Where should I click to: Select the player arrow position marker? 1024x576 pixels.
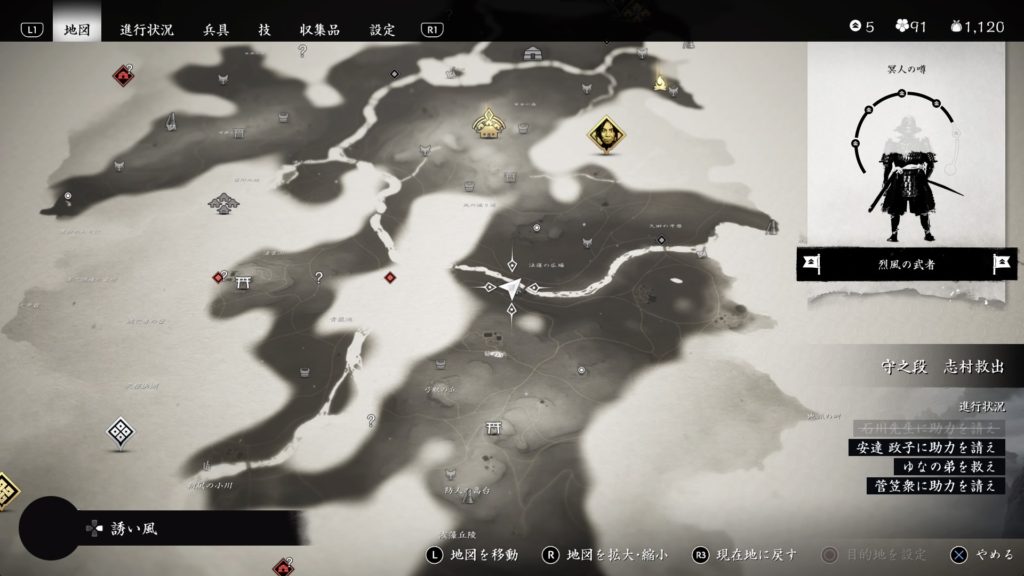(x=511, y=288)
